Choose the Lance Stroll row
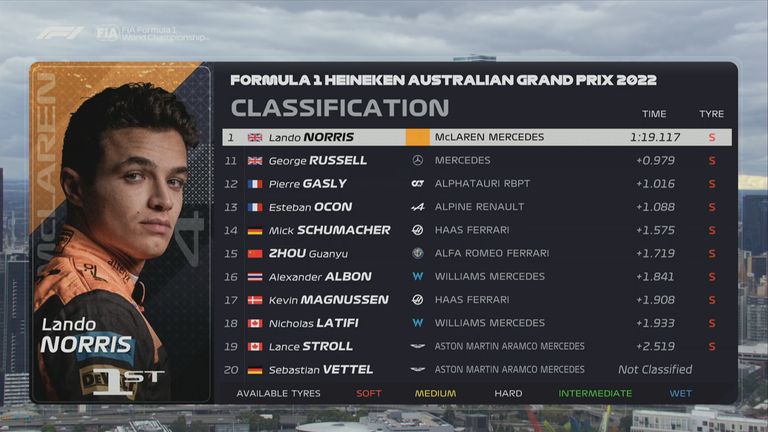The width and height of the screenshot is (768, 432). coord(476,346)
